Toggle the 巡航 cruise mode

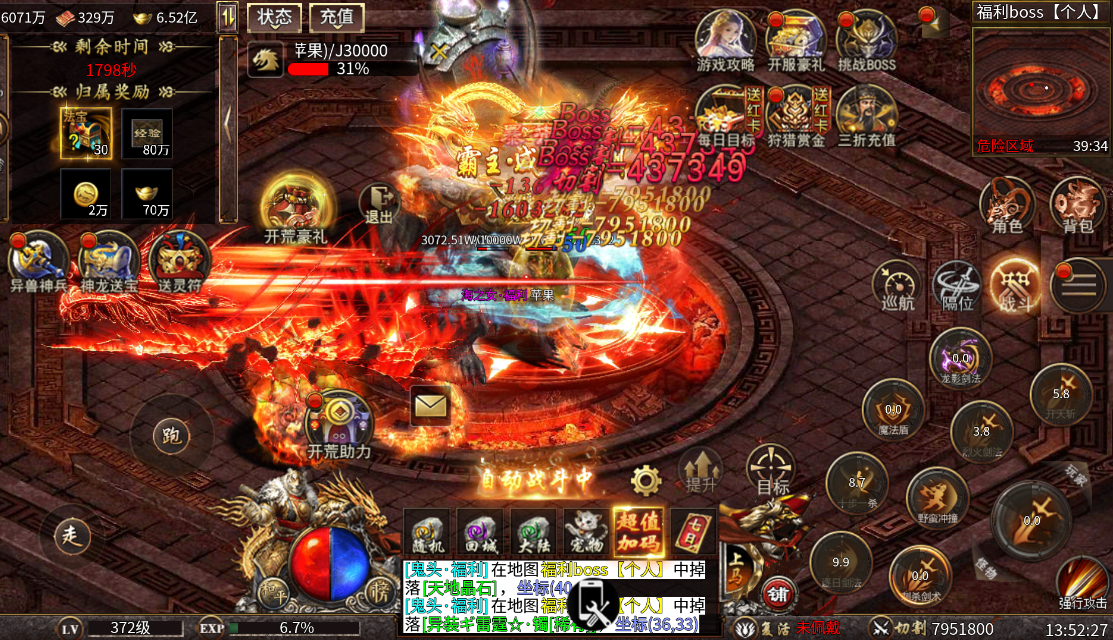[897, 285]
